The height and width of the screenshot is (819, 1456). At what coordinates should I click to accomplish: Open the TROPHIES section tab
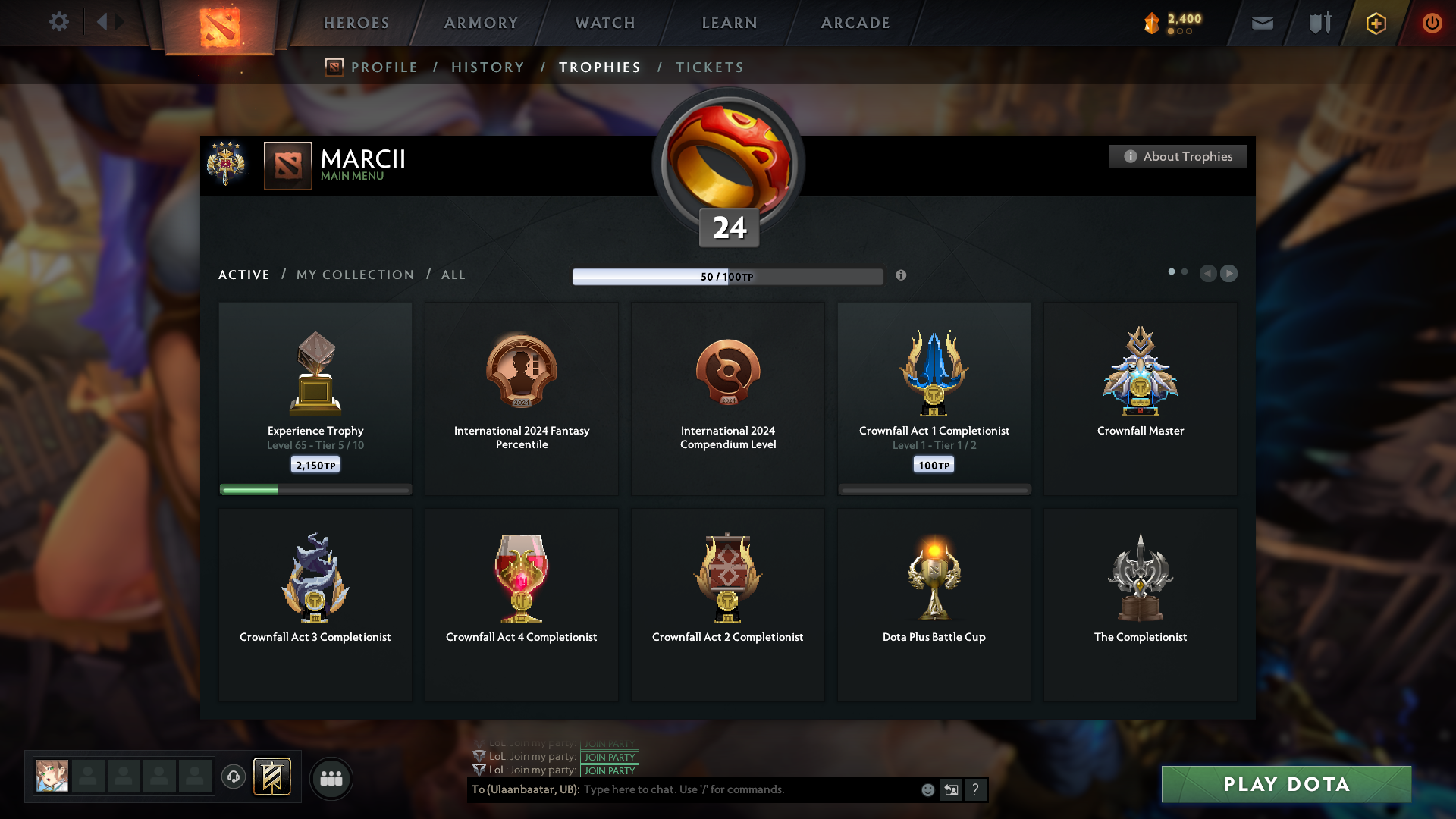click(x=599, y=67)
